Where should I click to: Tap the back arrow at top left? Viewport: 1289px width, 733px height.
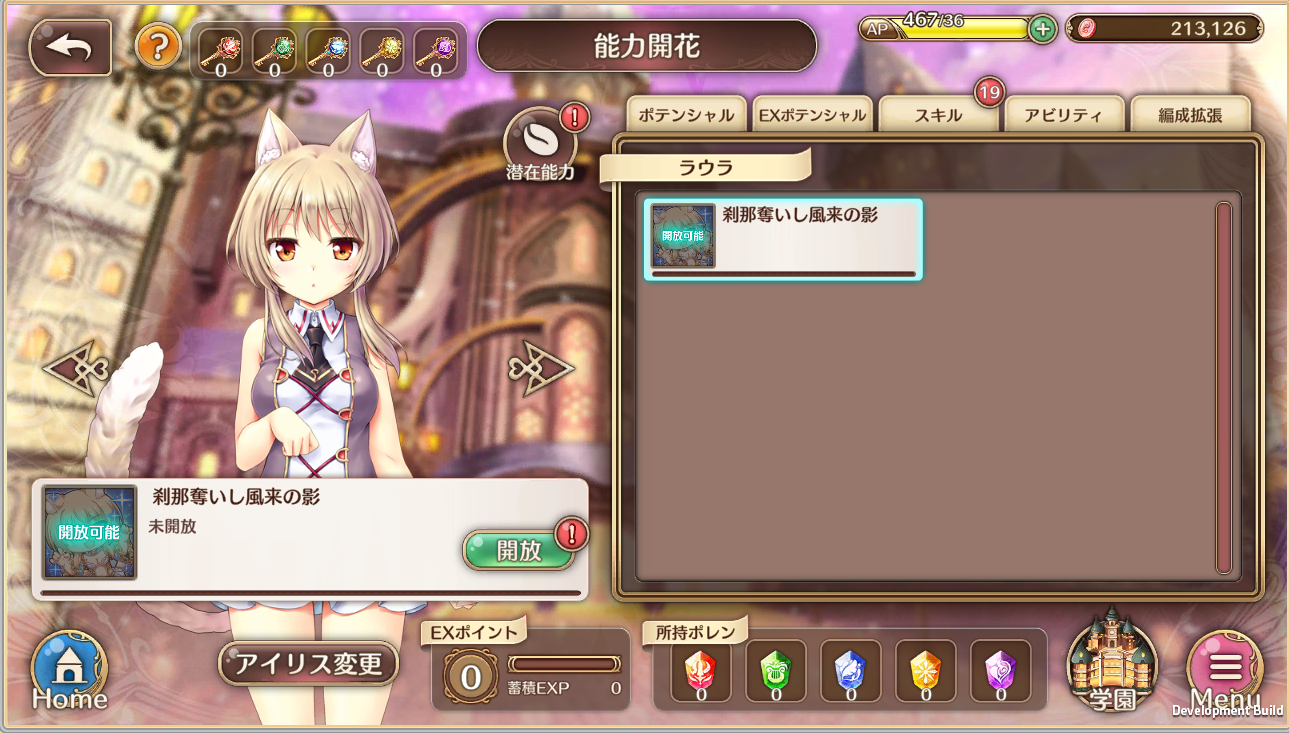click(x=67, y=46)
